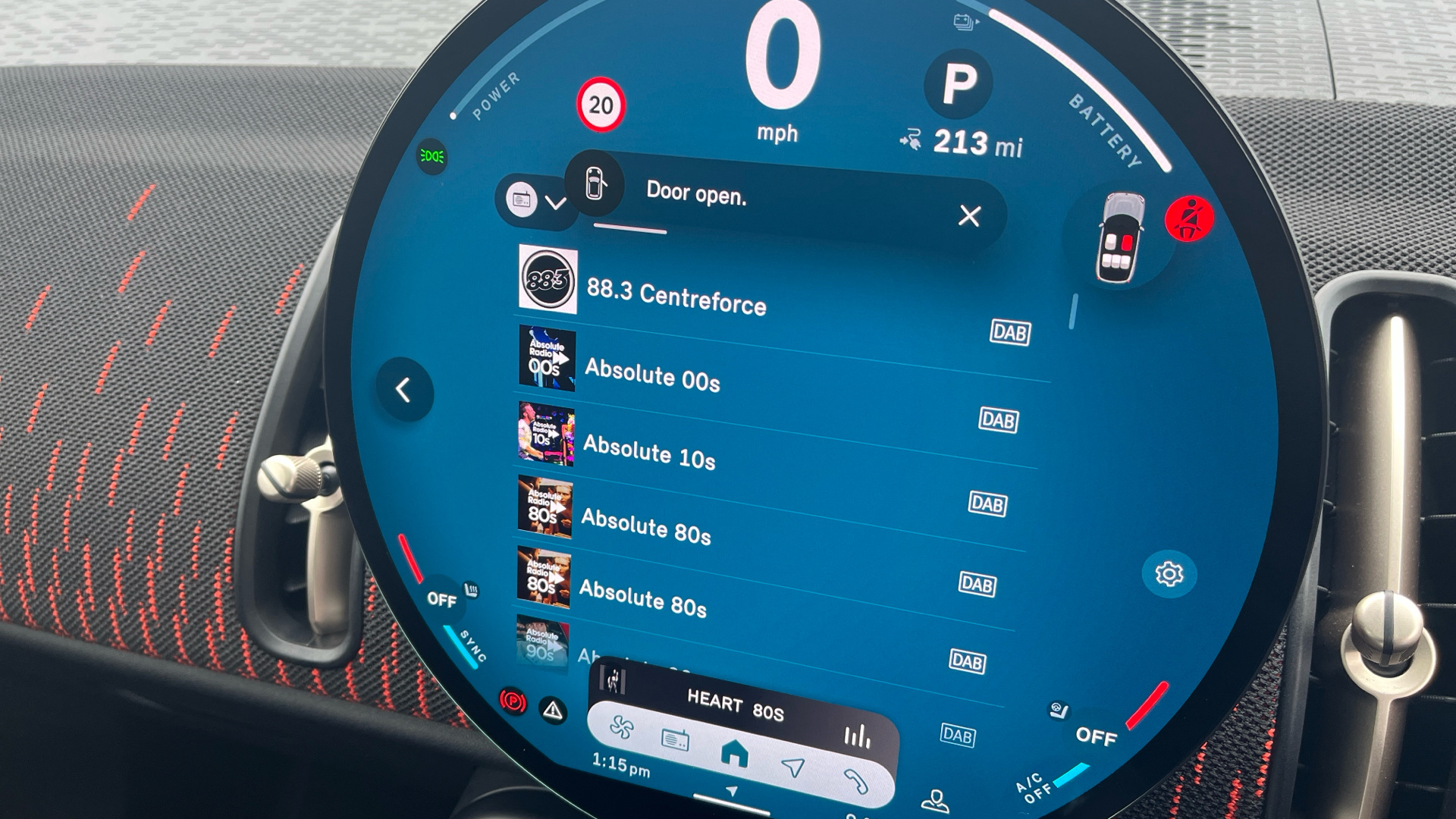
Task: Open the phone menu
Action: coord(854,781)
